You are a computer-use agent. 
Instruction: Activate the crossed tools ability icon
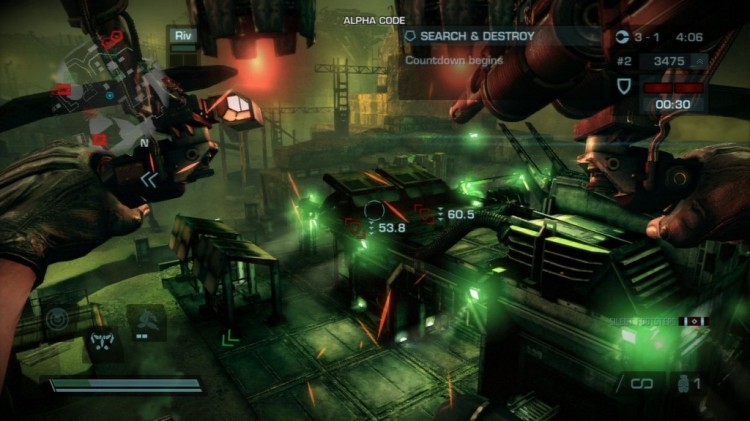tap(102, 341)
